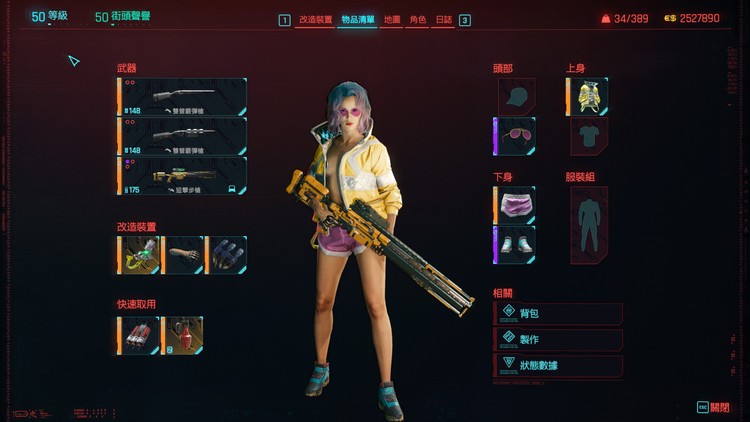Switch to the 改造裝置 tab

point(315,19)
